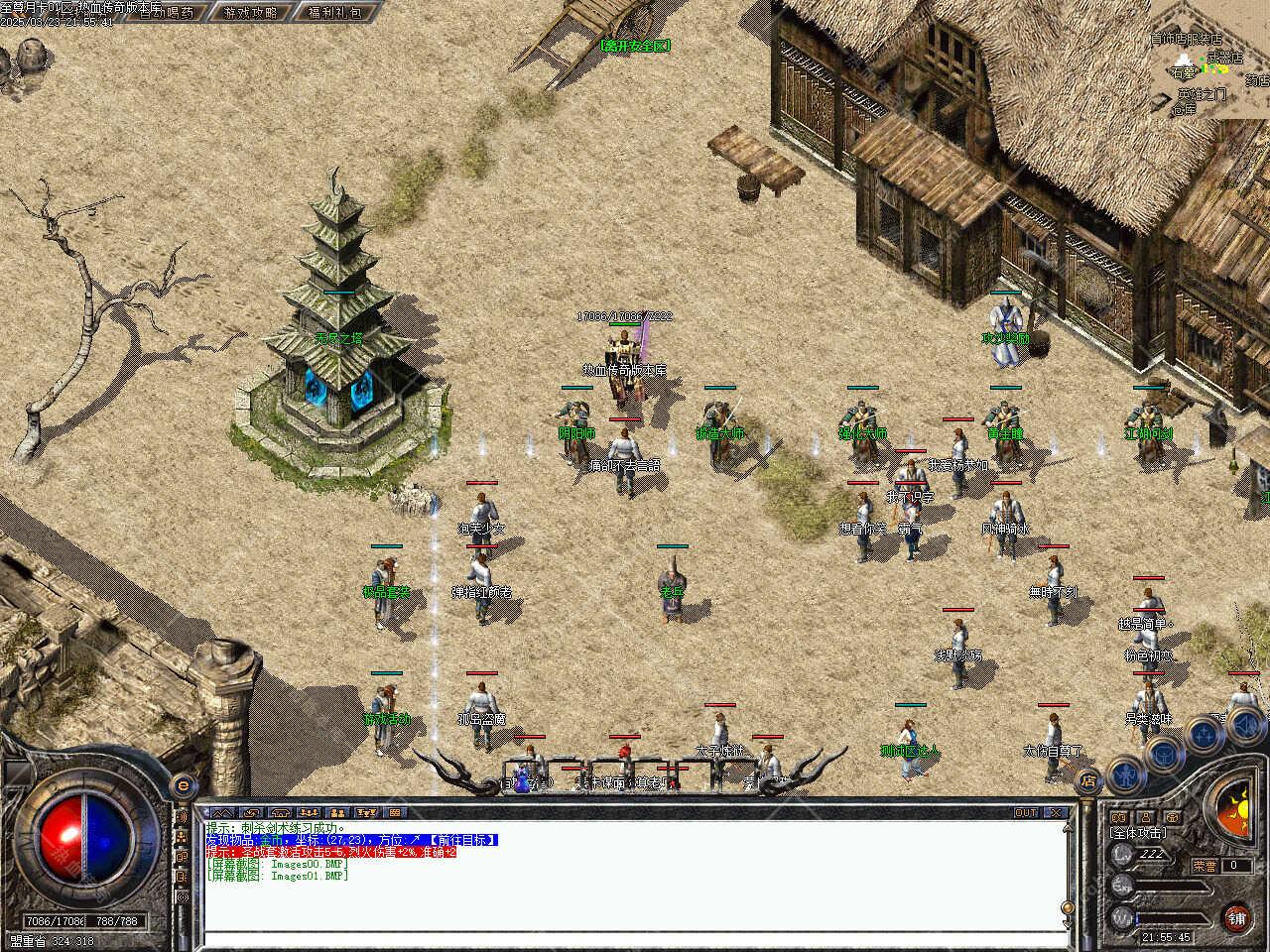1270x952 pixels.
Task: Open the 自动喝药 auto-potion menu
Action: click(x=166, y=13)
